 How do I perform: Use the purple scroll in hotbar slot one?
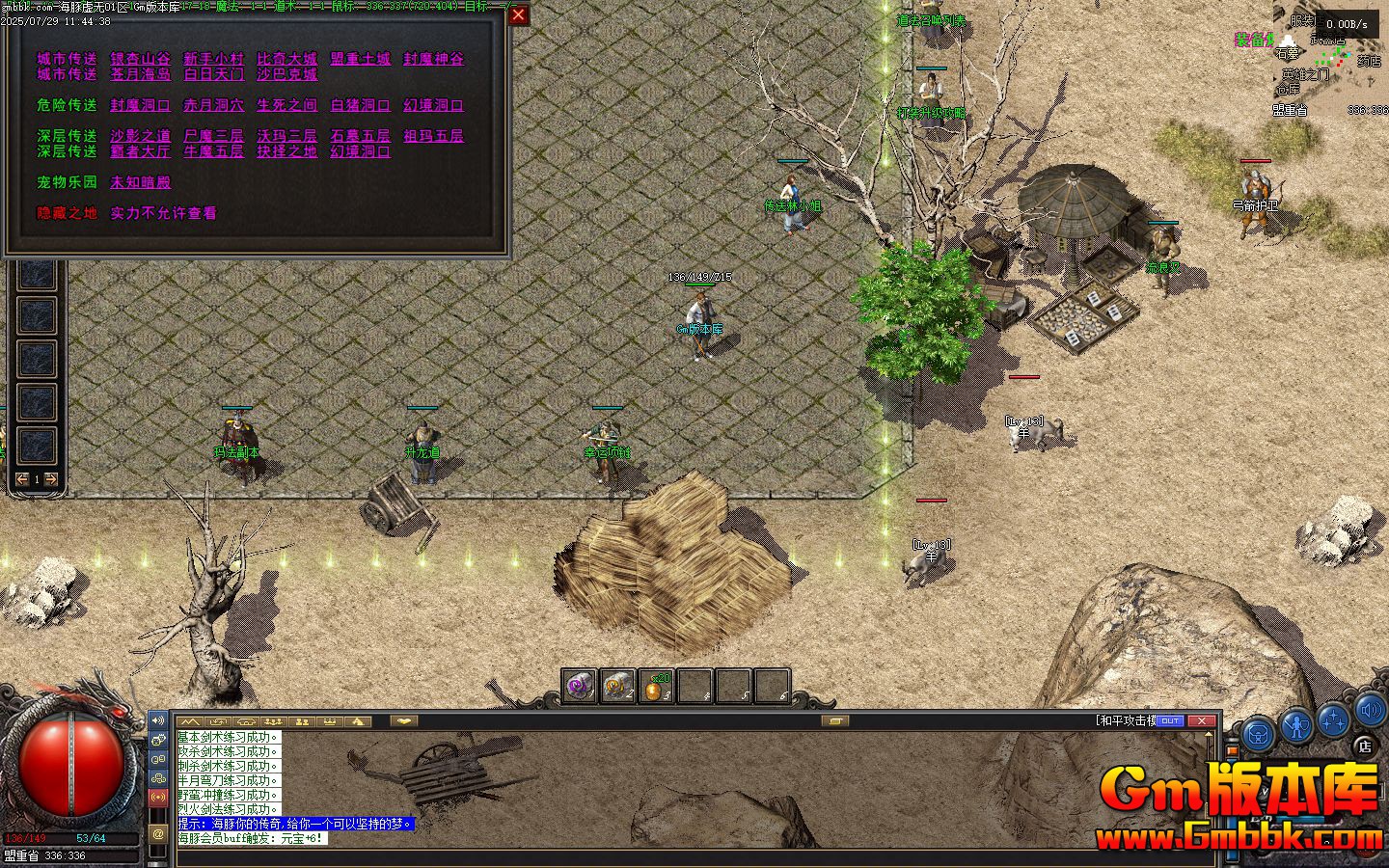(579, 686)
